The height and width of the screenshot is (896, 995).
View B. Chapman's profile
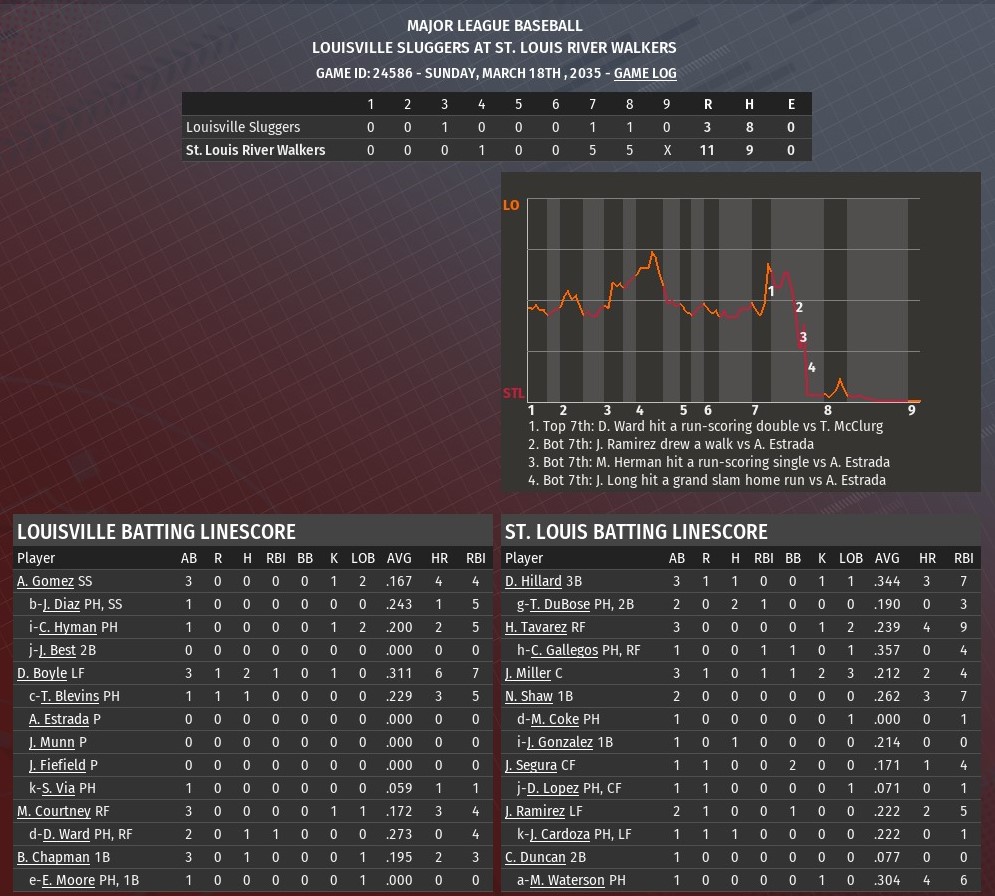pos(50,857)
